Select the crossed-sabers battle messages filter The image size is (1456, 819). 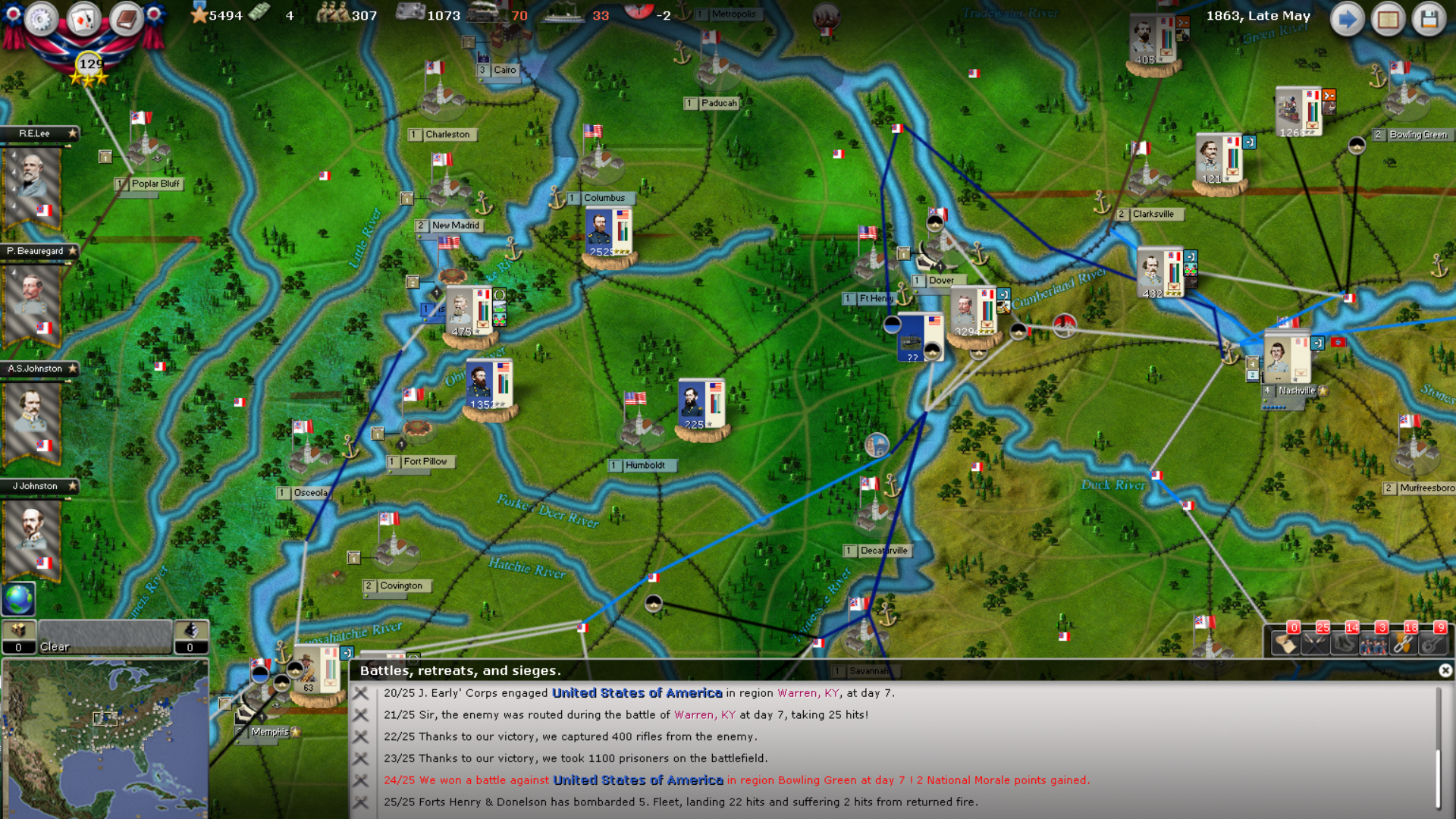(1316, 645)
